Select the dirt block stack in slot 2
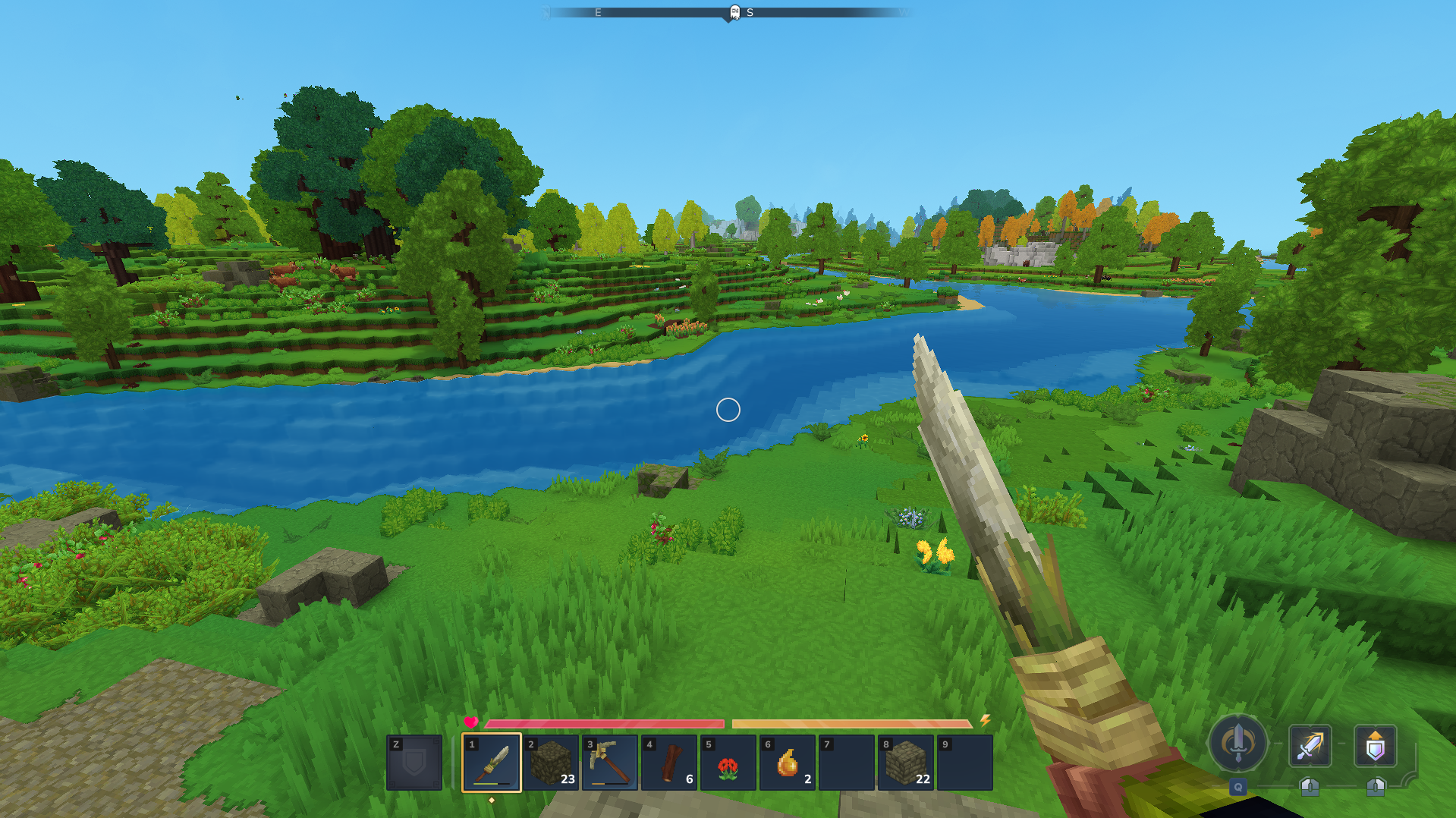1456x818 pixels. pos(551,763)
